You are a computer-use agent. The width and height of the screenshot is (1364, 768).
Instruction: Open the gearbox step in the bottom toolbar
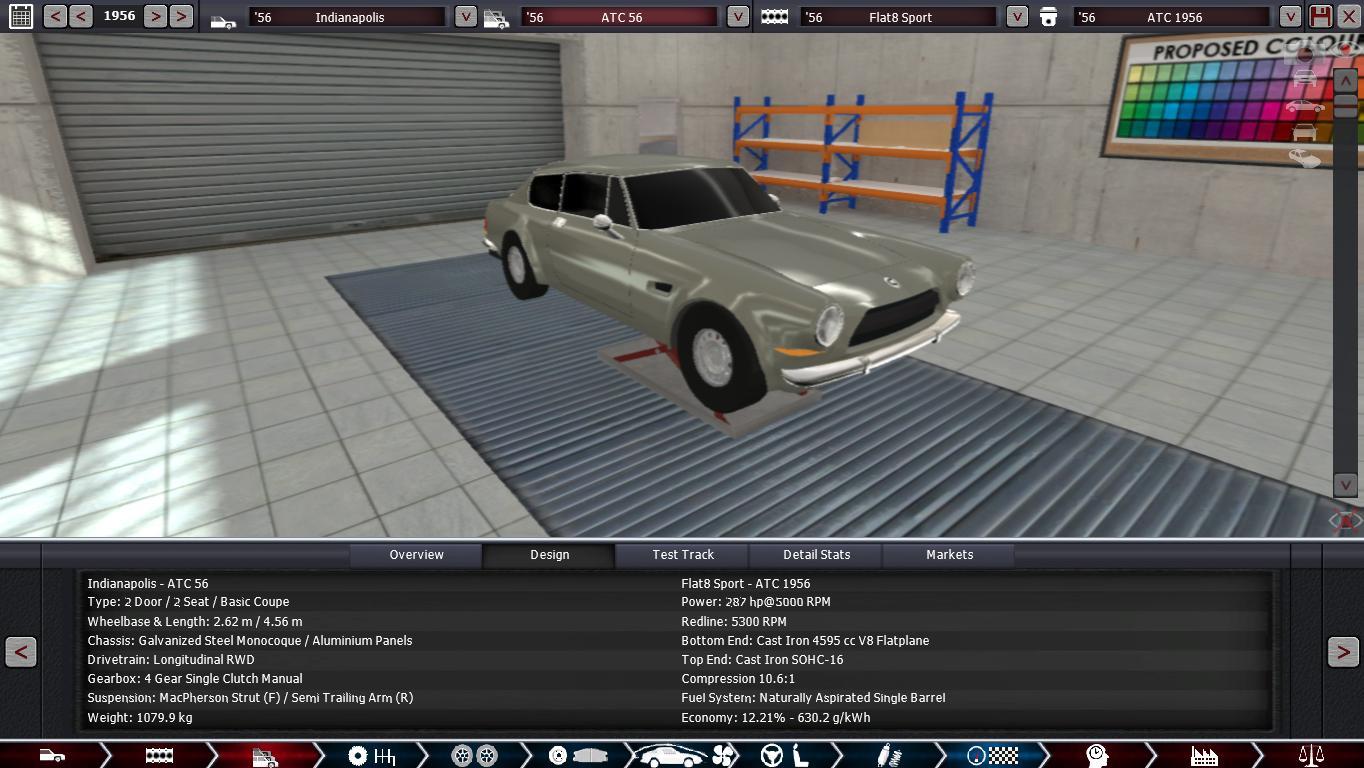(x=371, y=756)
